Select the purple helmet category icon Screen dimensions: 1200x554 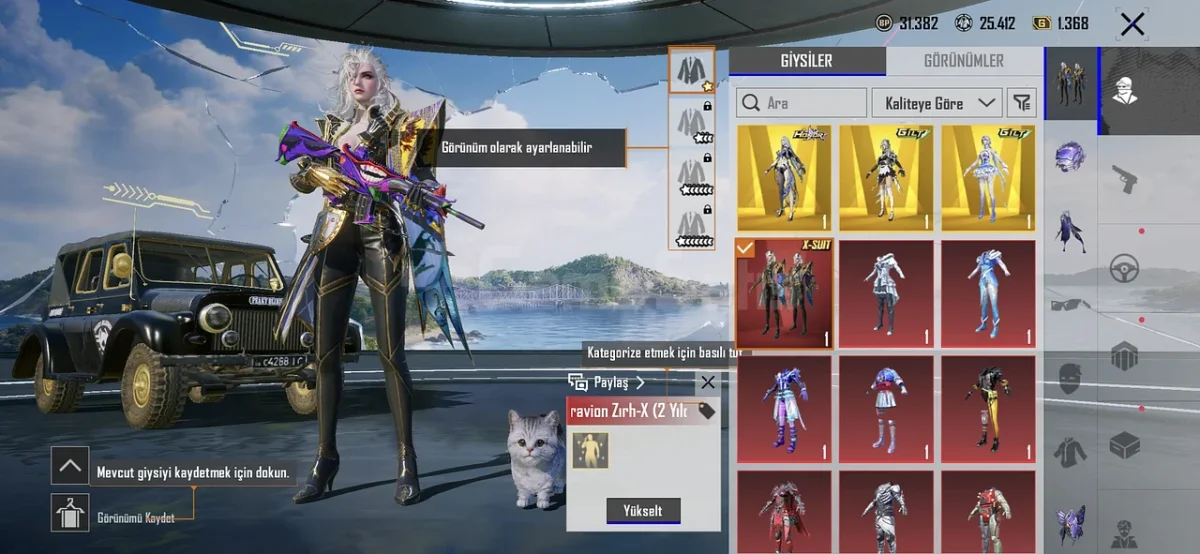pos(1070,157)
